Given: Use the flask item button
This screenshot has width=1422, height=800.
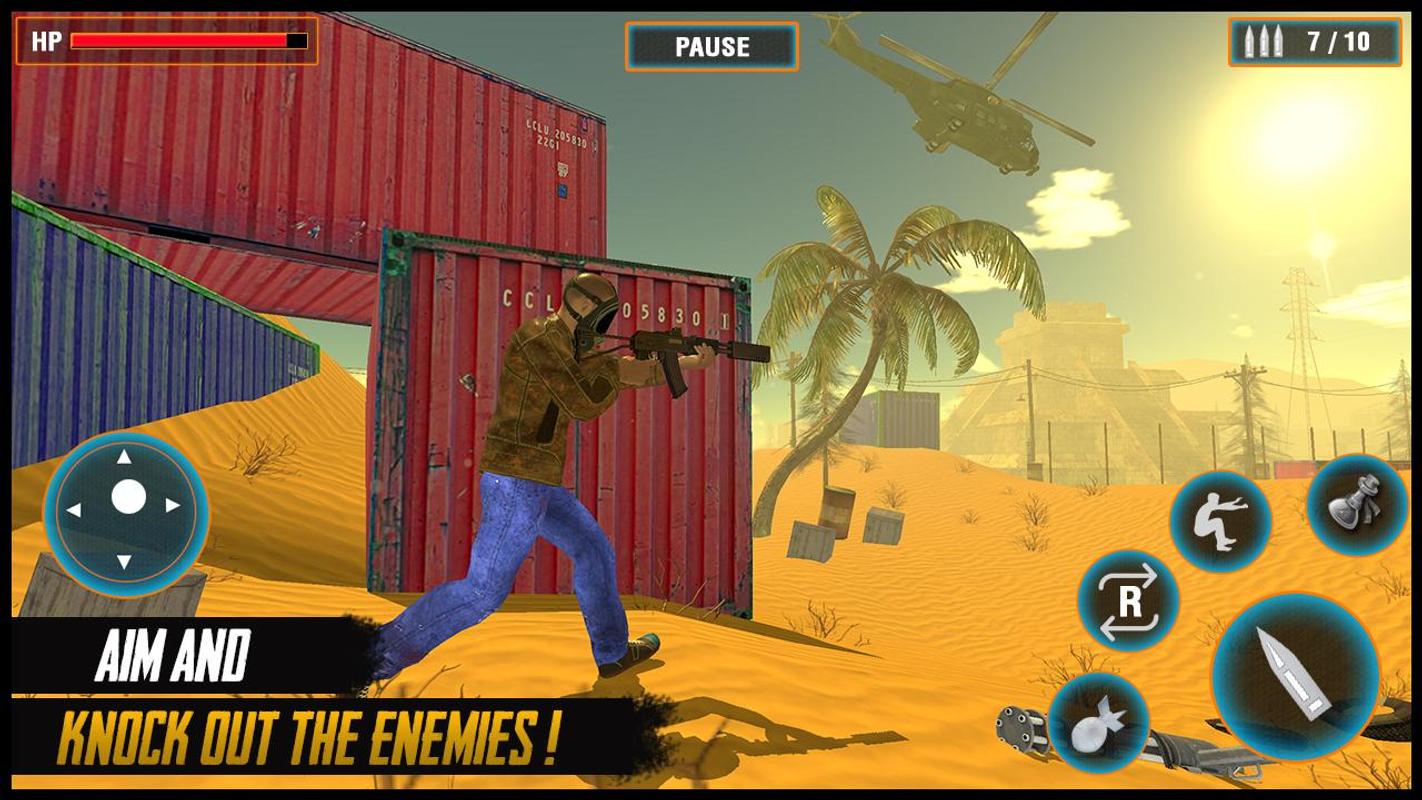Looking at the screenshot, I should (x=1355, y=504).
